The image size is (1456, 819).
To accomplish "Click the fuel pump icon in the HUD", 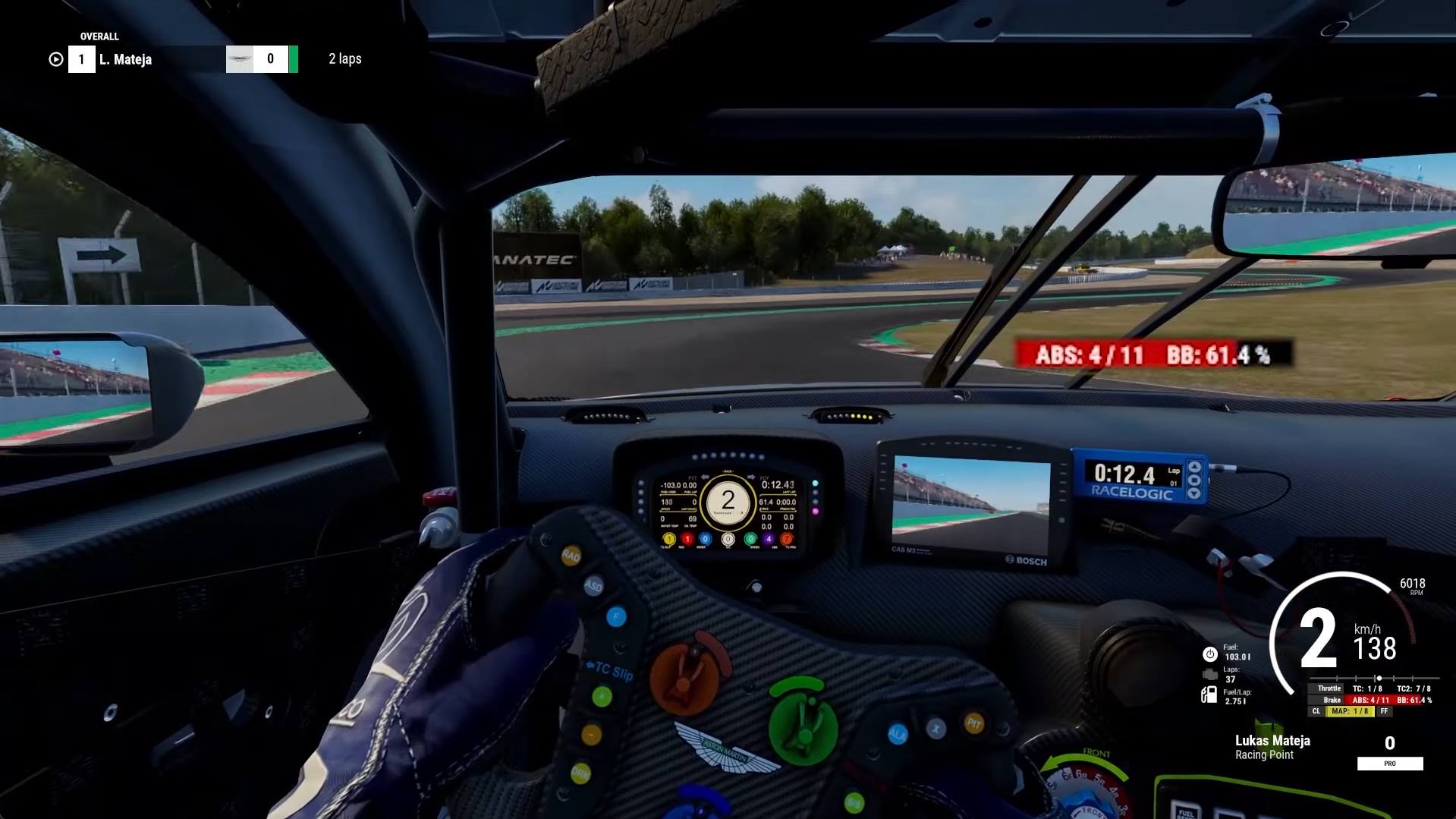I will click(1209, 695).
